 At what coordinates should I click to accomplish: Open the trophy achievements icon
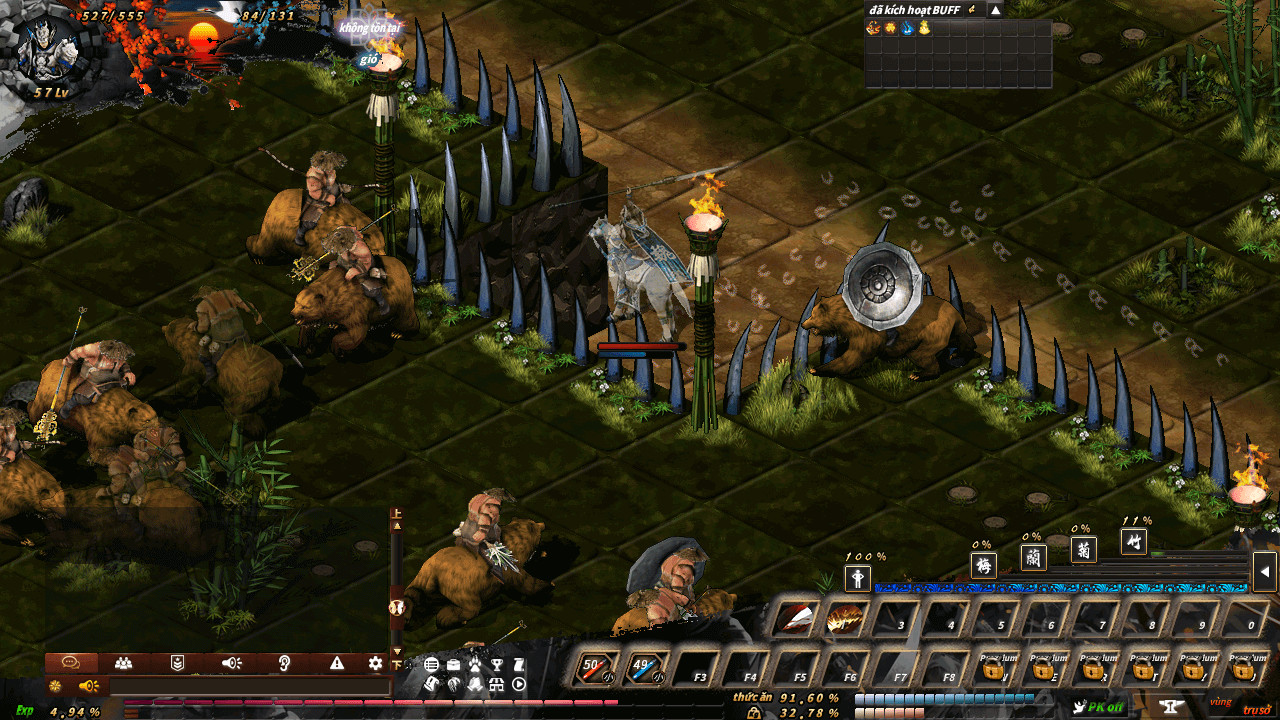click(x=498, y=664)
